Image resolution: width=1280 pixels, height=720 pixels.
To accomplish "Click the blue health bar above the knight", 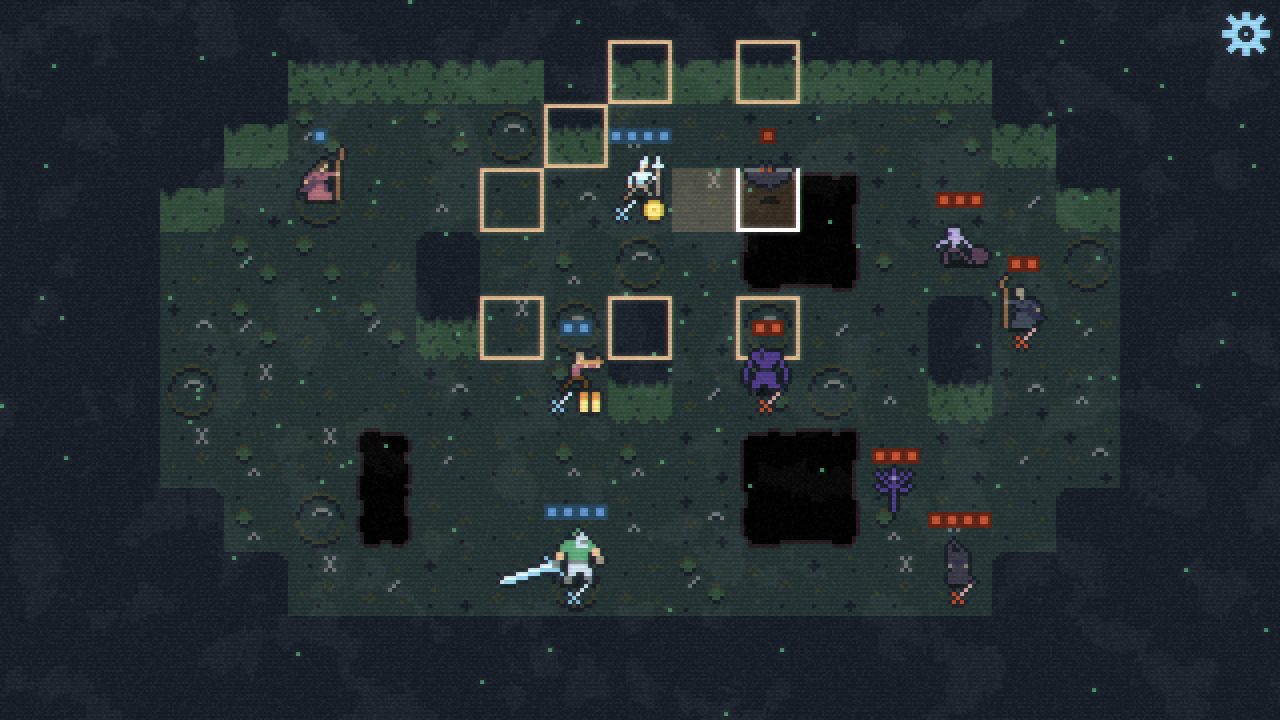I will click(x=575, y=510).
